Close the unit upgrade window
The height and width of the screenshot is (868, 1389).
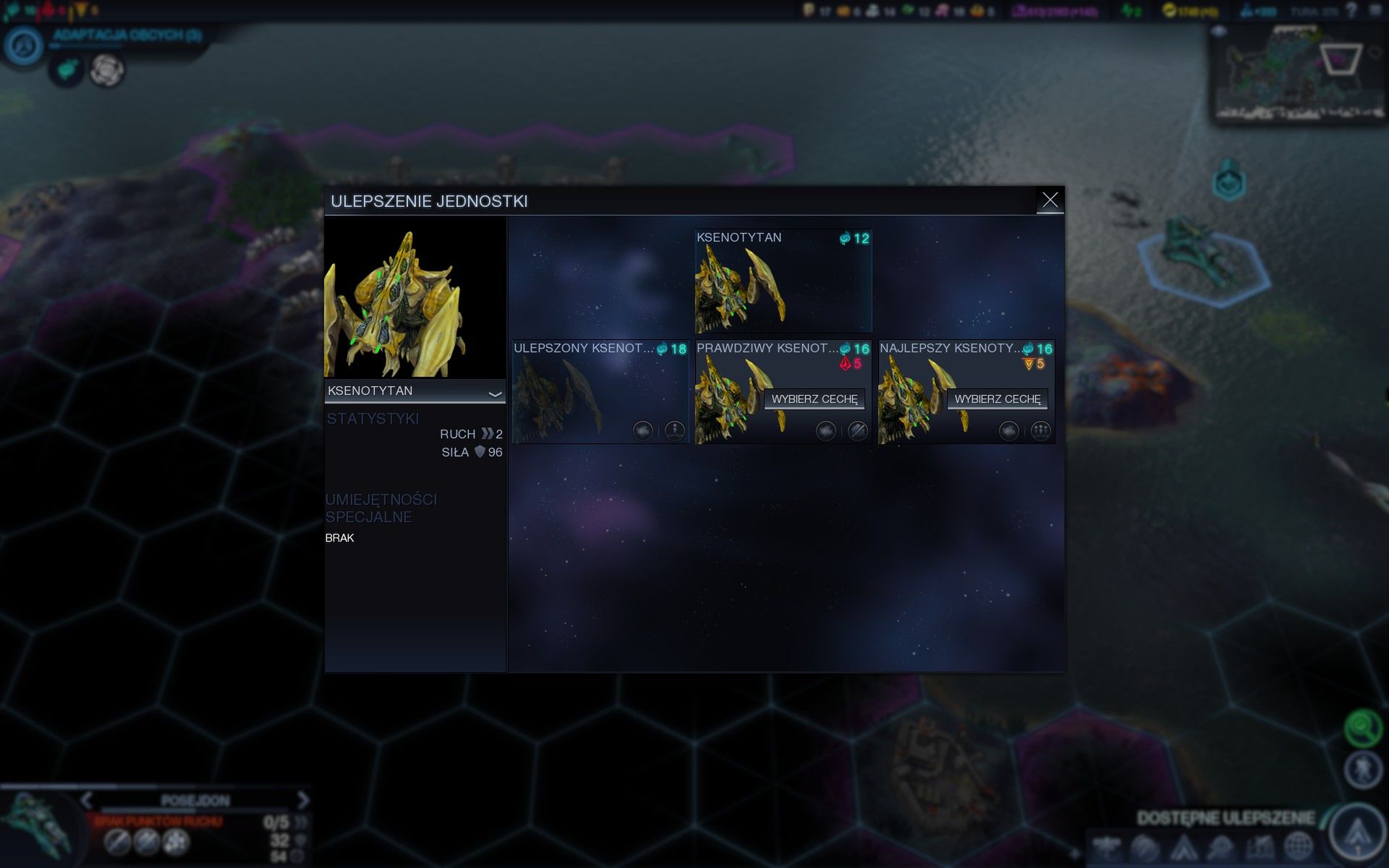coord(1050,200)
